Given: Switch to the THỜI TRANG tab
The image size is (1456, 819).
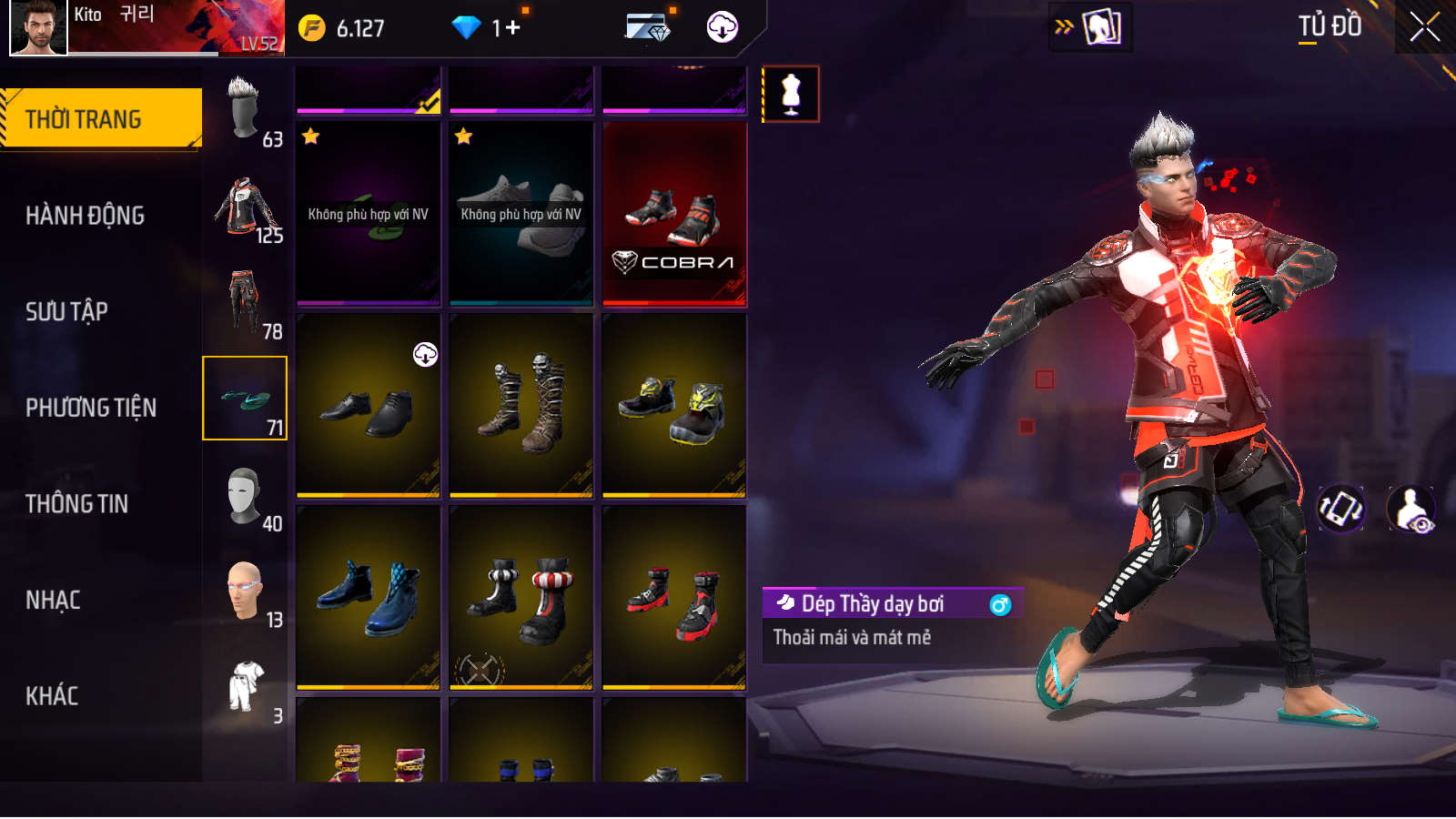Looking at the screenshot, I should click(100, 118).
